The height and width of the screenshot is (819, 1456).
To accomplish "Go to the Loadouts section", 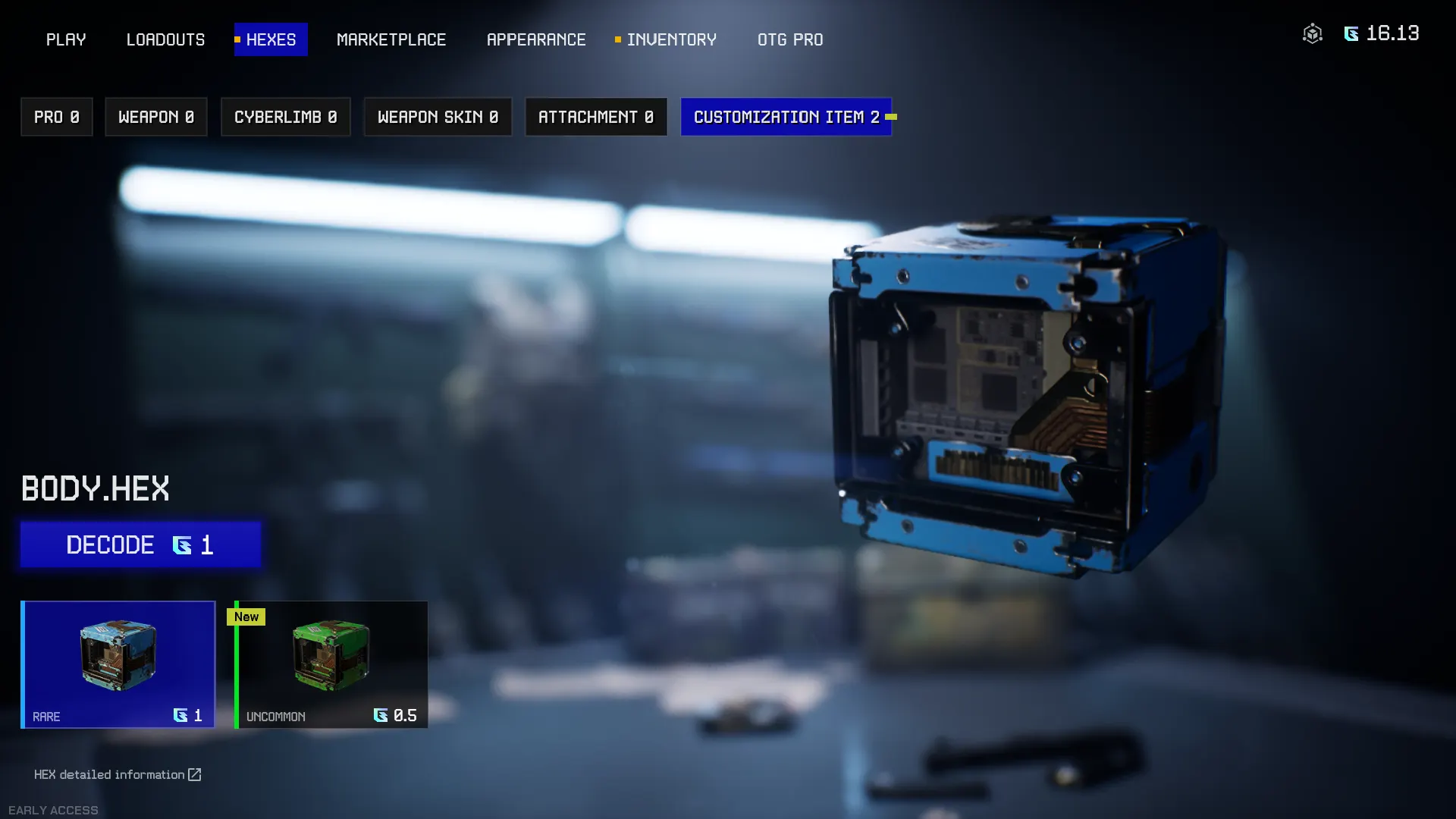I will click(x=165, y=39).
